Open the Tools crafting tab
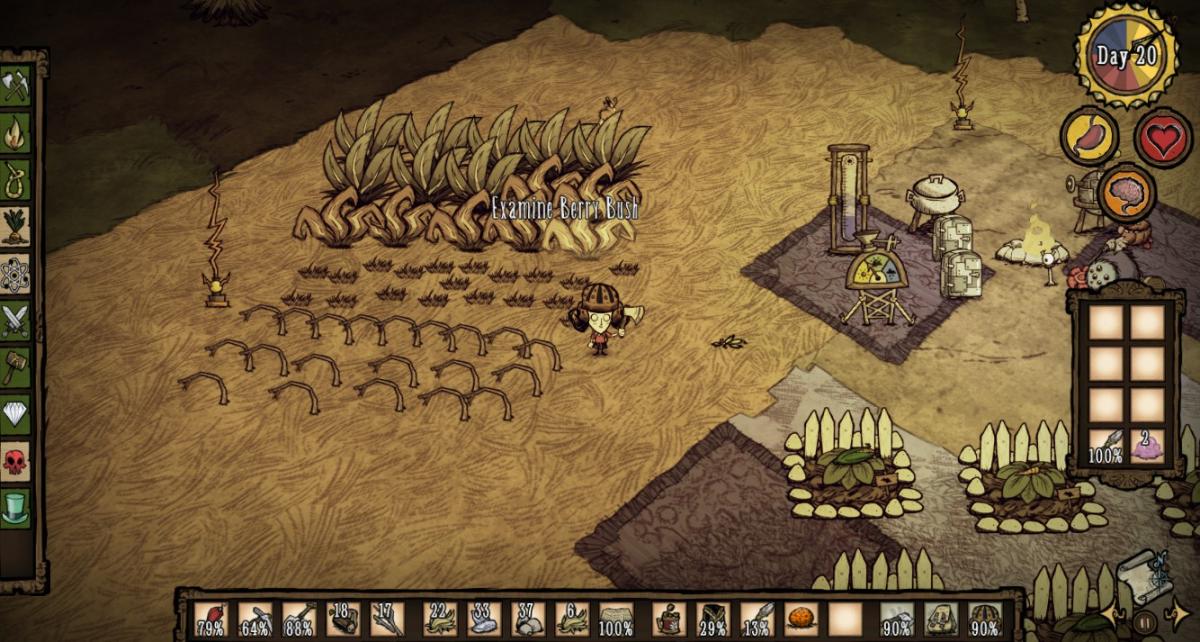Screen dimensions: 1200x642 coord(16,86)
